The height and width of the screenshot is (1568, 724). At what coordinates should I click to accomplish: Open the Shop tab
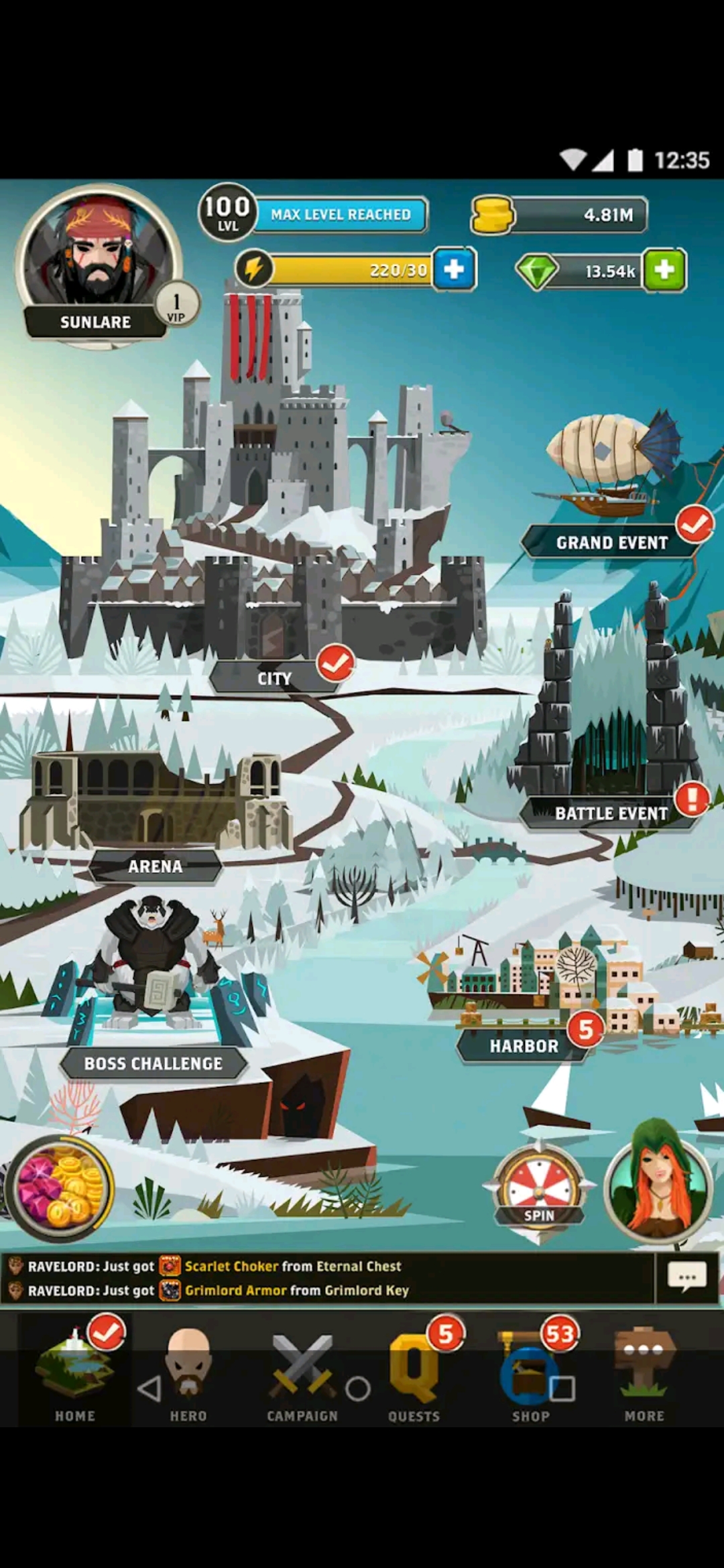[530, 1374]
